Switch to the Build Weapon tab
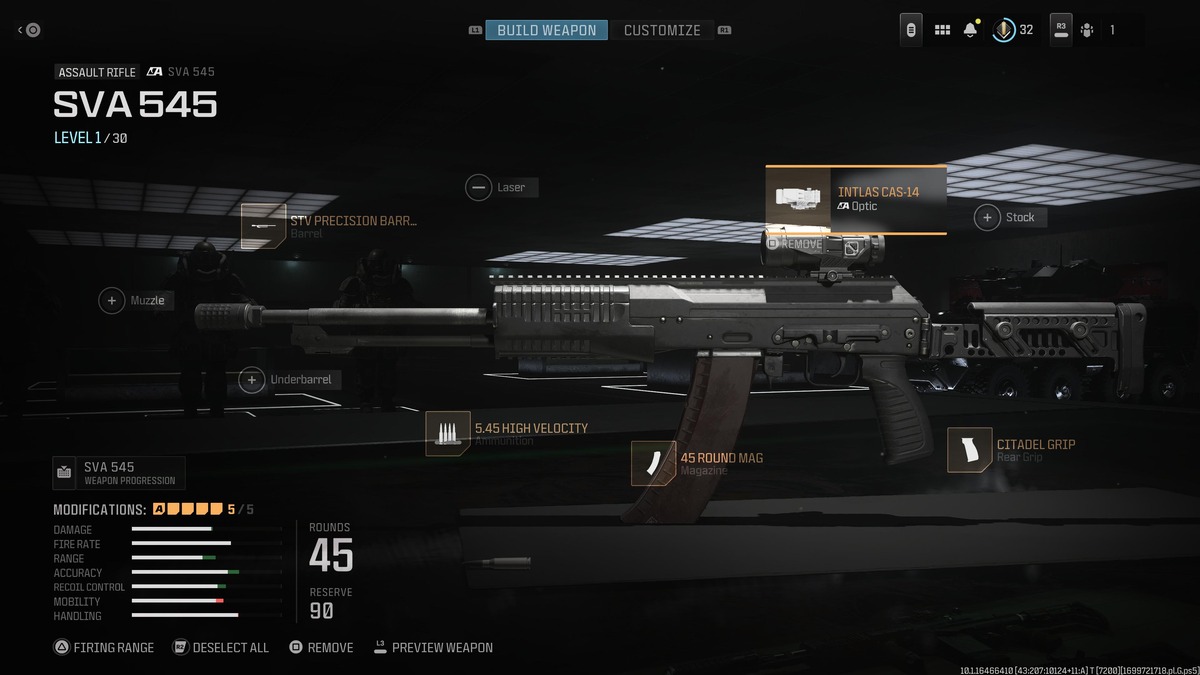The width and height of the screenshot is (1200, 675). click(x=546, y=30)
